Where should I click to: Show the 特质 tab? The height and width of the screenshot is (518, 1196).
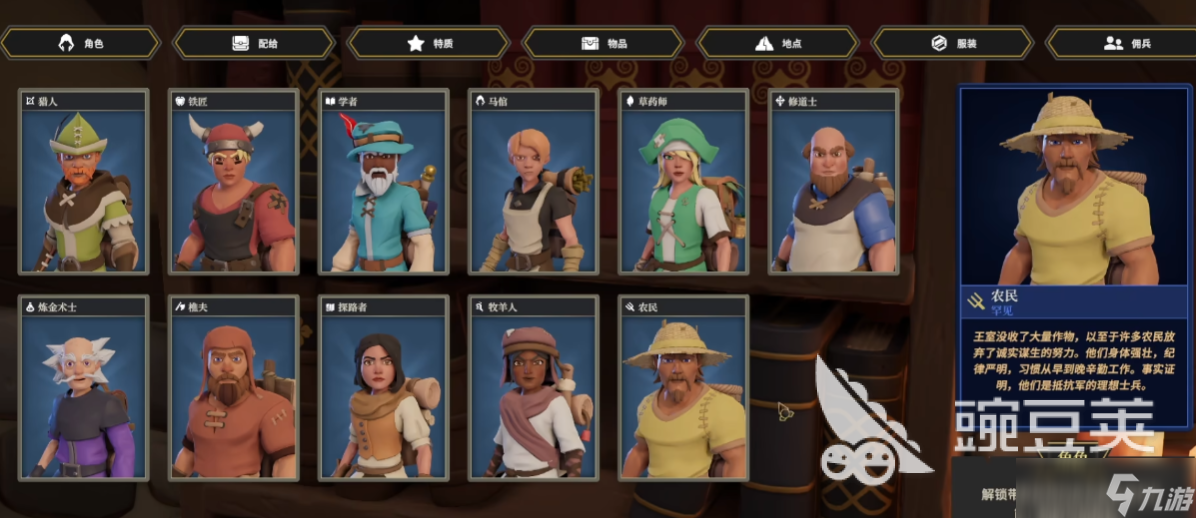click(429, 43)
